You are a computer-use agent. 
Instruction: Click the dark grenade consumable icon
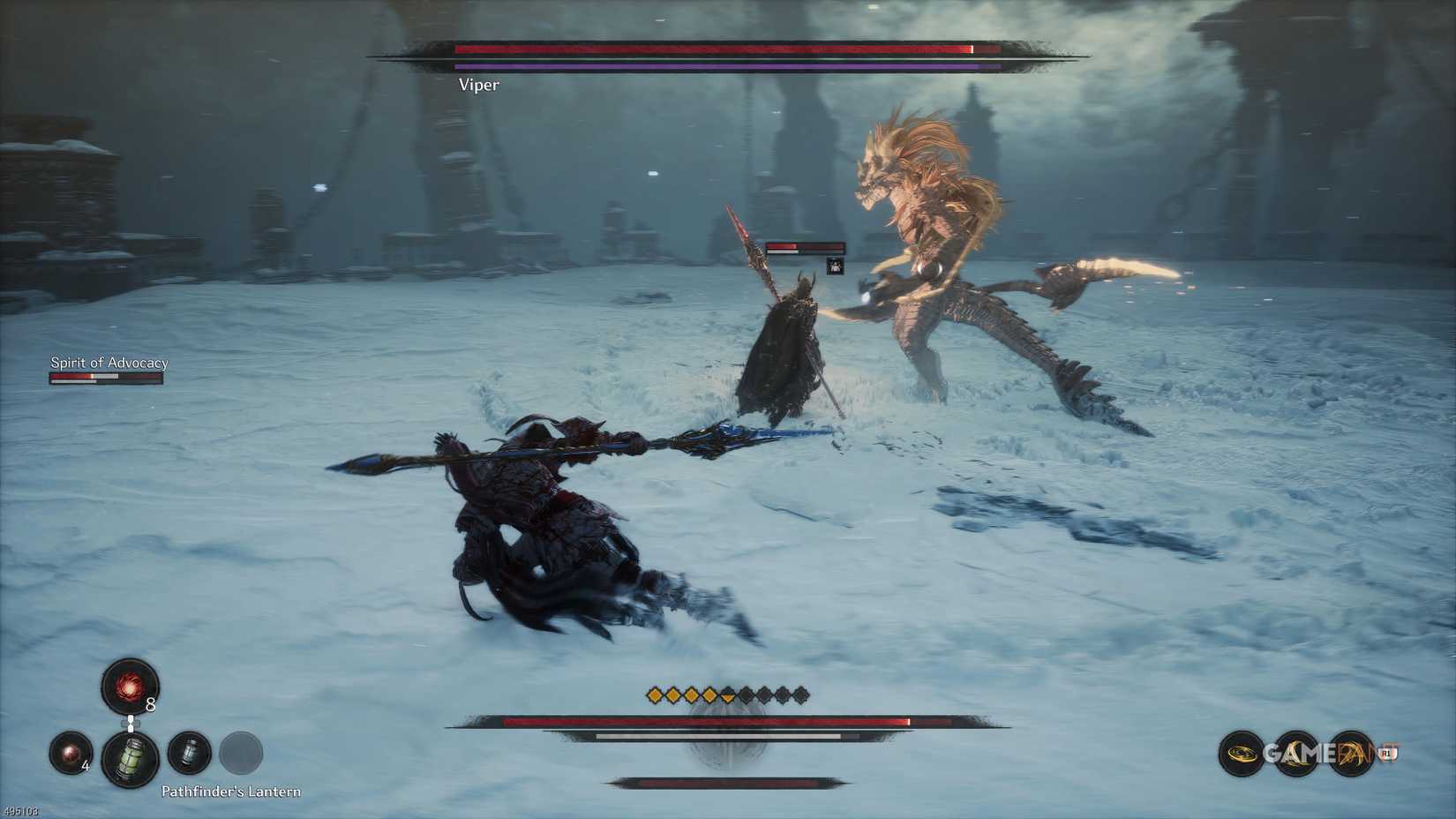pyautogui.click(x=189, y=754)
